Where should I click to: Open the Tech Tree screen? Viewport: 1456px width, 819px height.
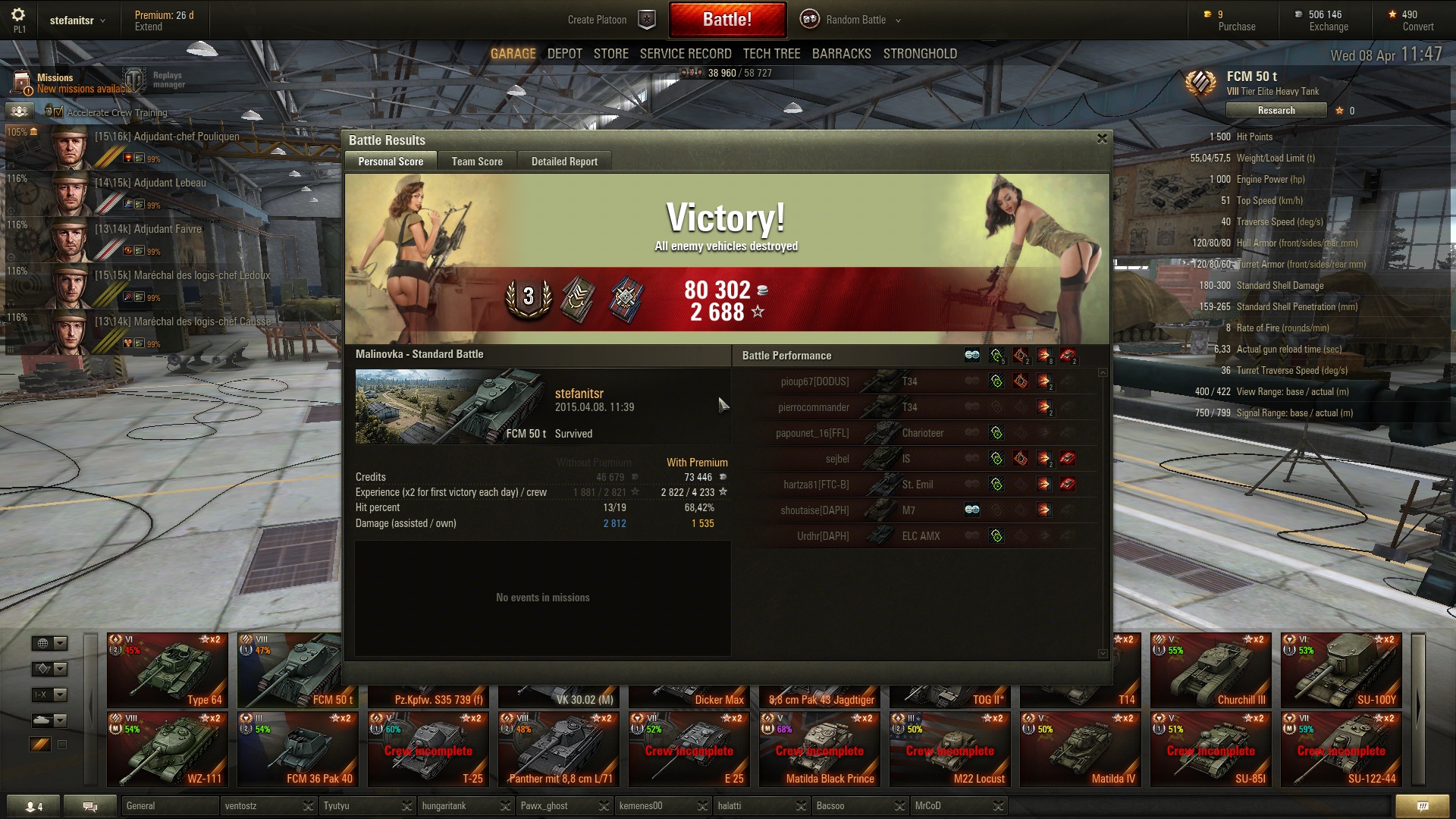771,54
